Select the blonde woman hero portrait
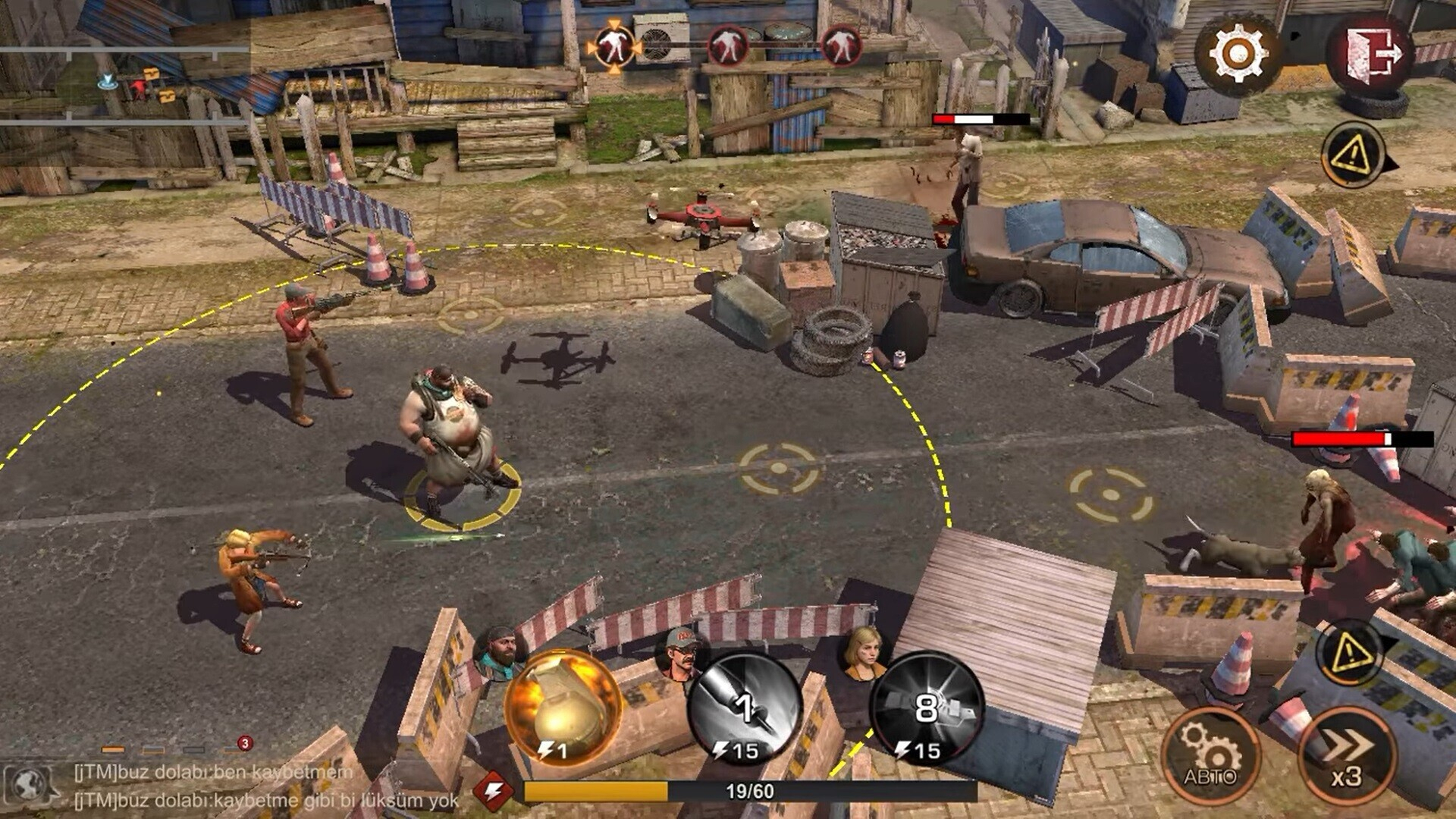This screenshot has width=1456, height=819. tap(864, 652)
